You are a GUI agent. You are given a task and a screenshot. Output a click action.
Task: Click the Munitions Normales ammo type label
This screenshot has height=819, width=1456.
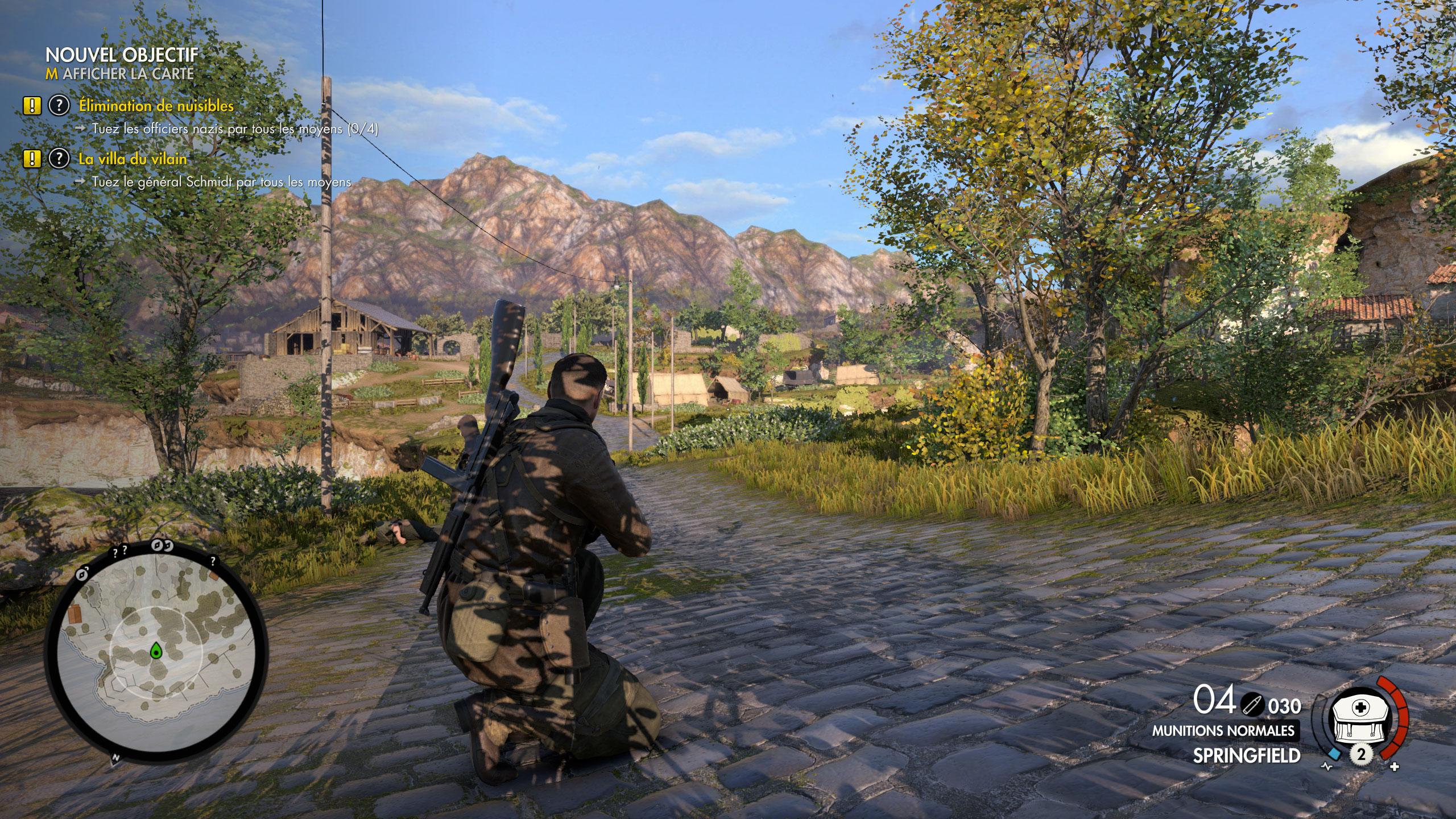point(1223,731)
